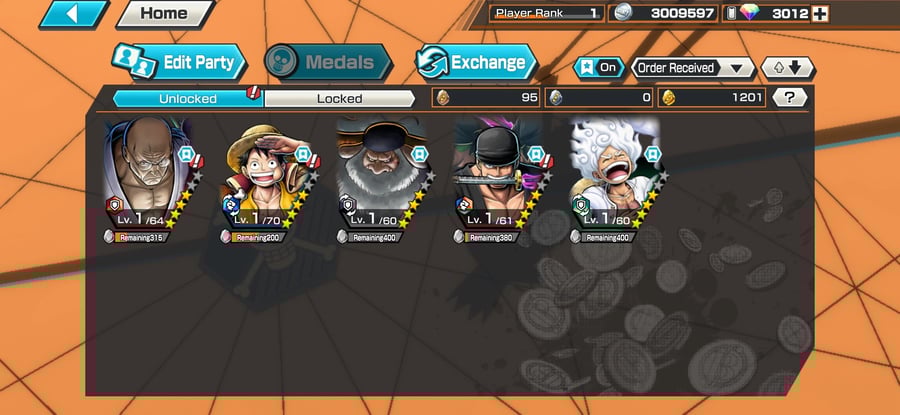Toggle the bookmark filter On button
This screenshot has height=415, width=900.
click(x=598, y=68)
